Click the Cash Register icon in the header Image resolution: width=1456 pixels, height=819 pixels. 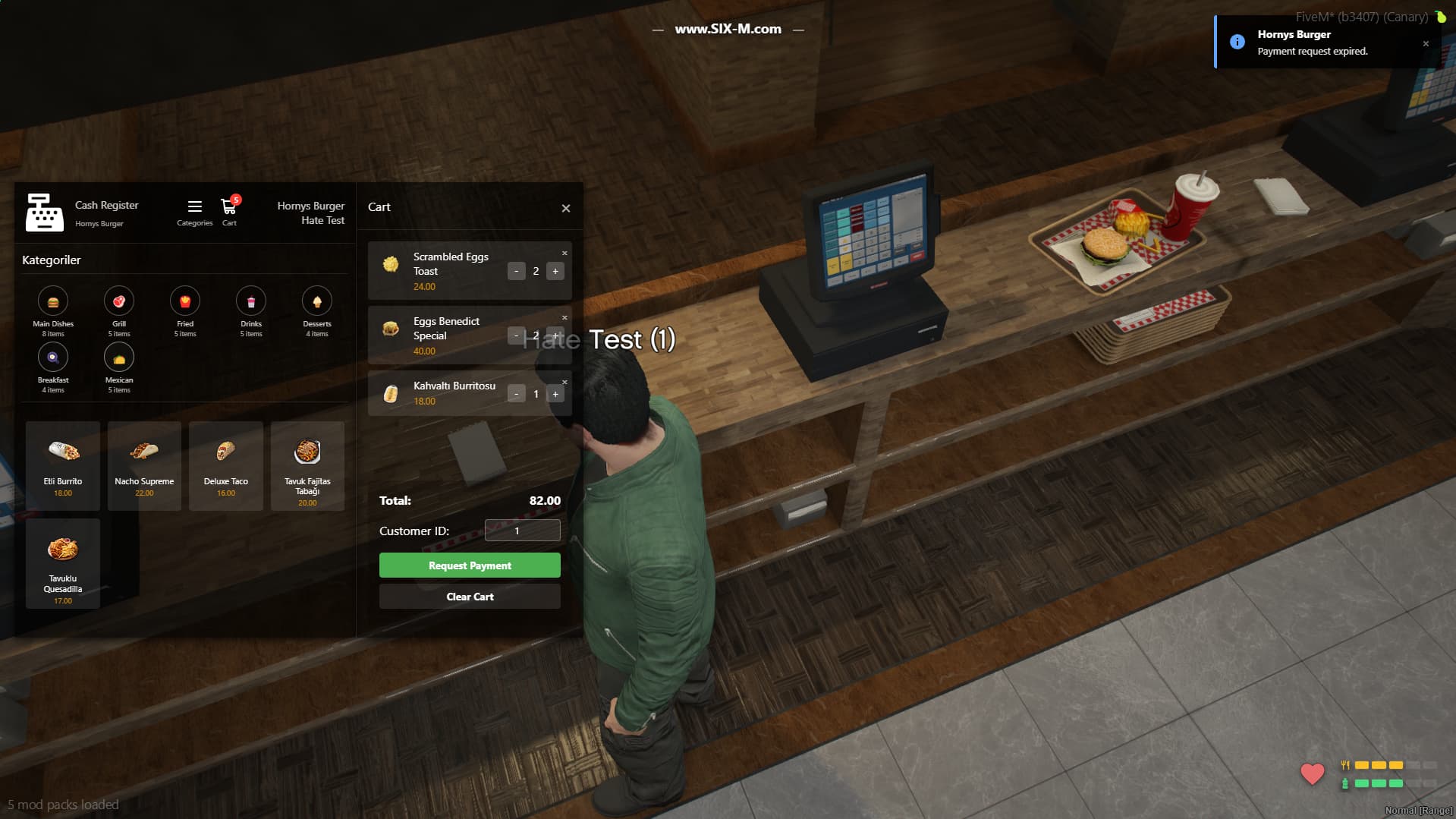45,211
